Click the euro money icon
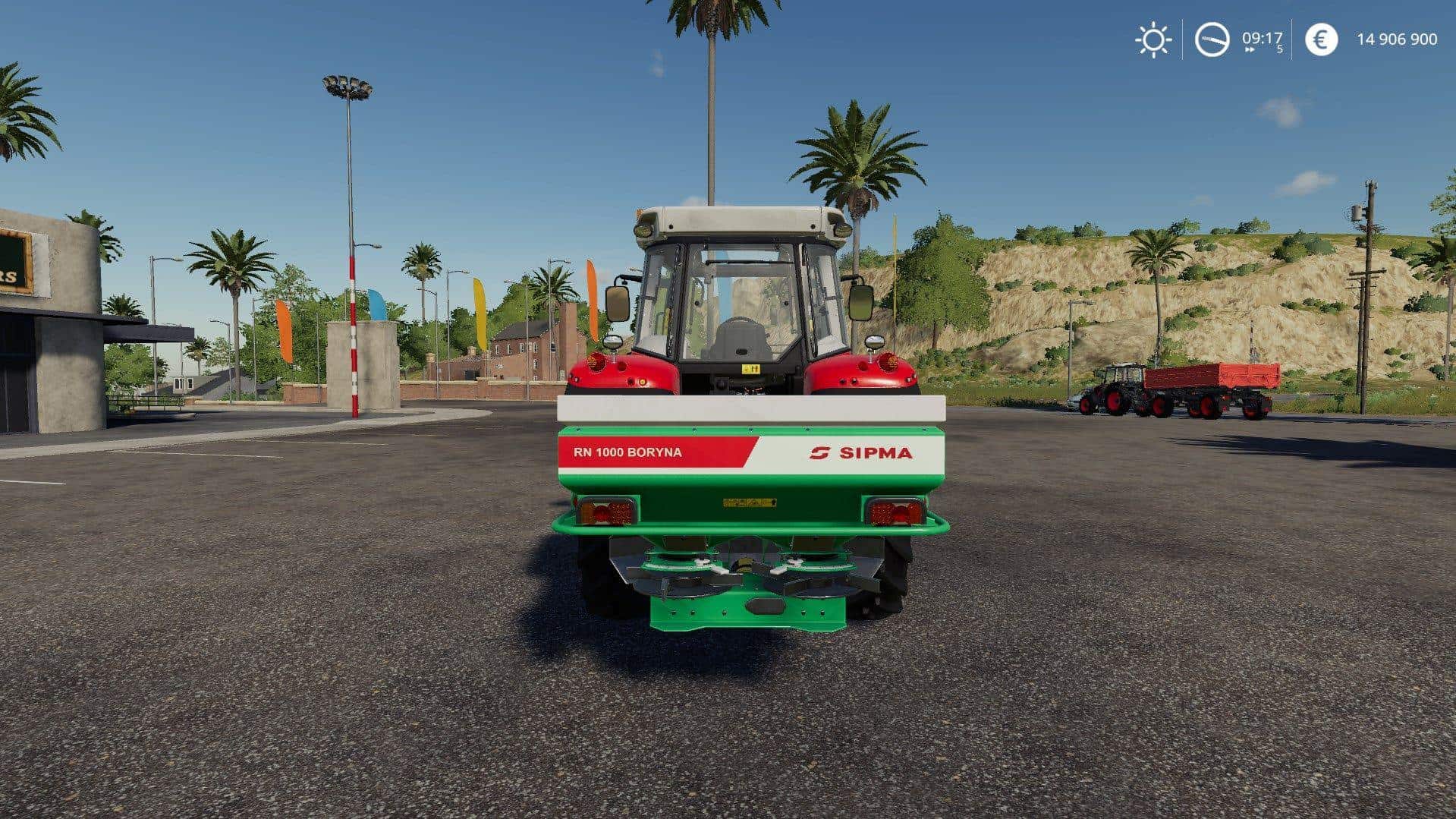 1321,39
